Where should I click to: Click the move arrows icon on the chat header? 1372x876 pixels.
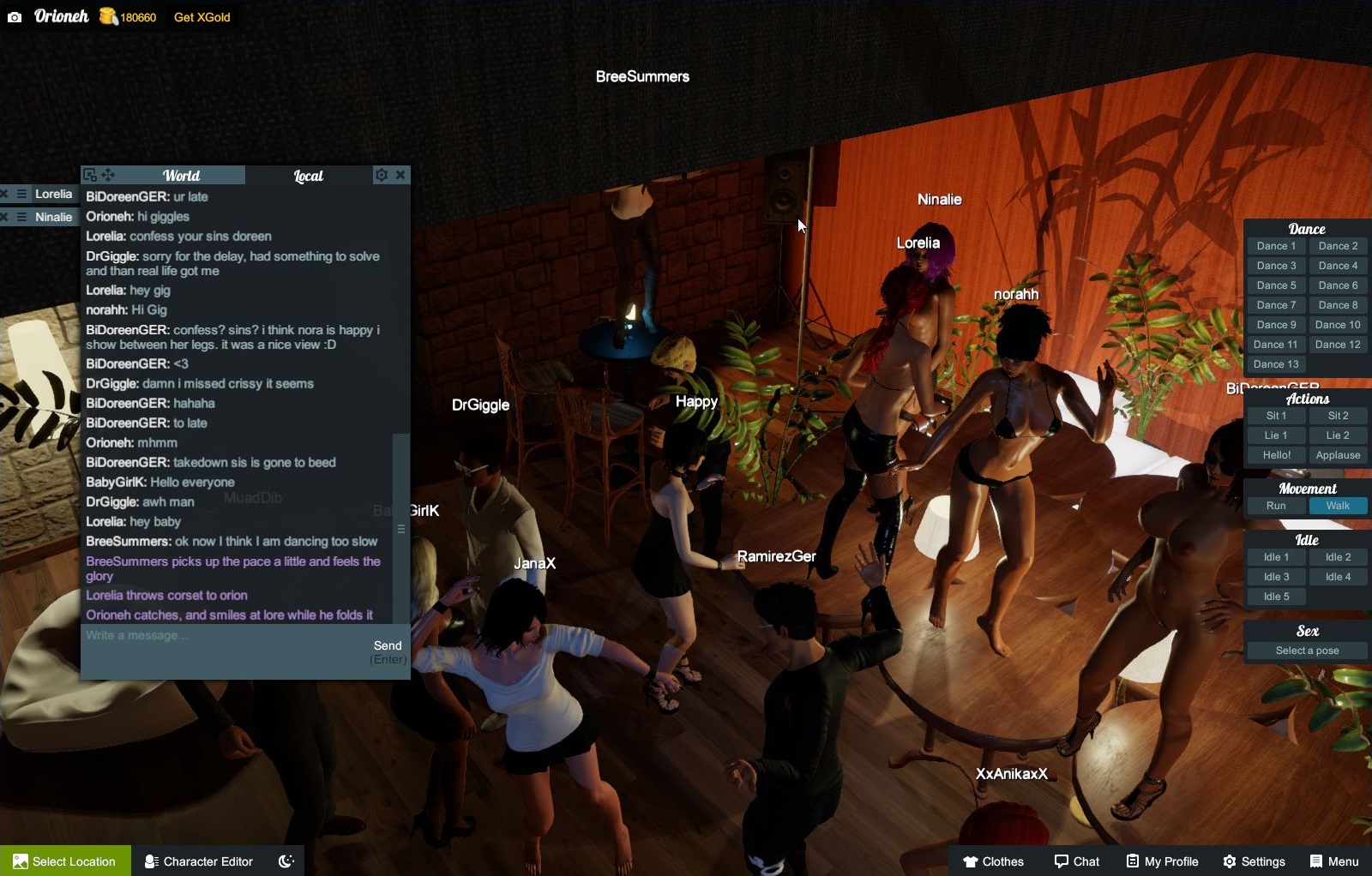point(108,174)
